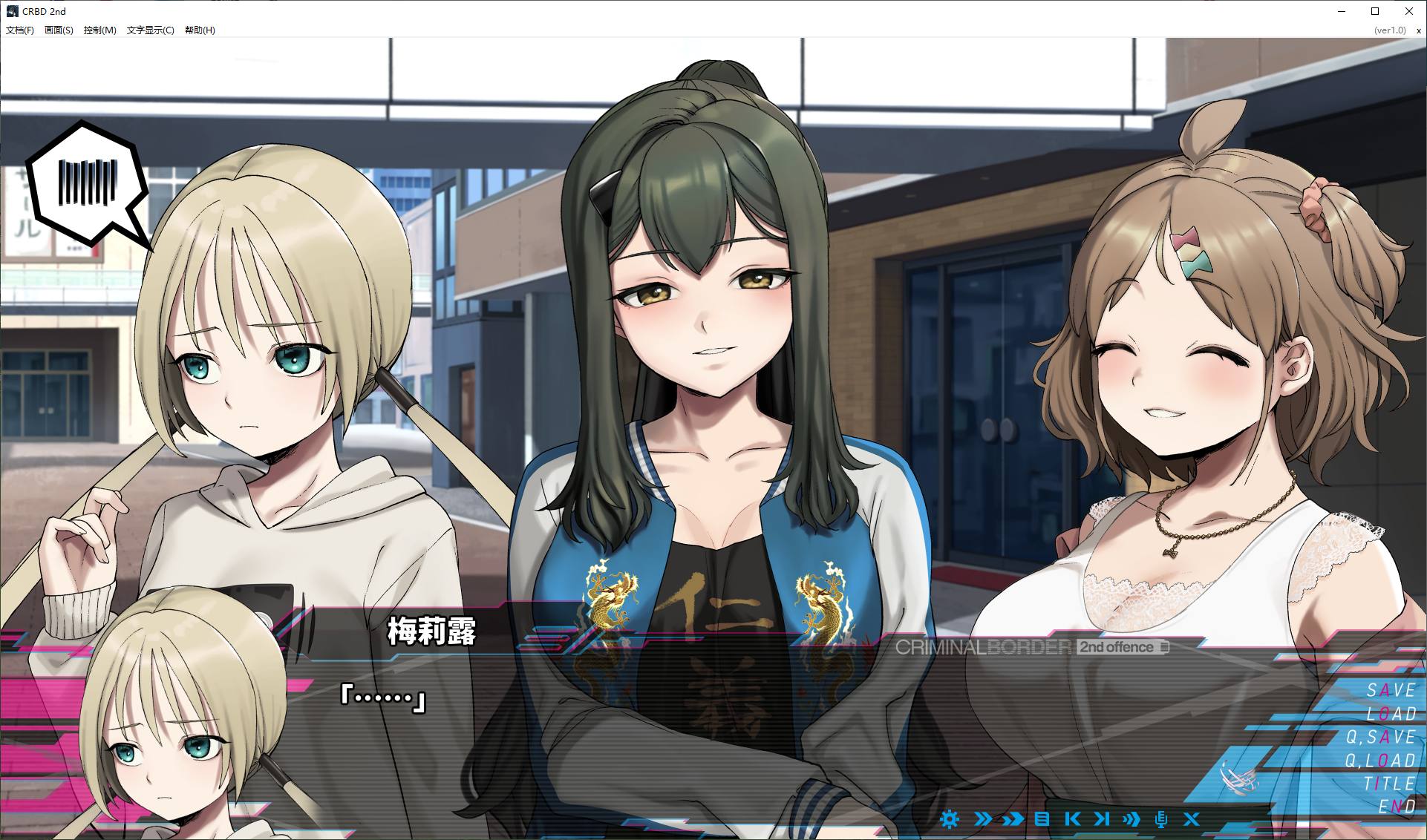Viewport: 1427px width, 840px height.
Task: Perform a quick save with Q.SAVE
Action: pos(1380,737)
